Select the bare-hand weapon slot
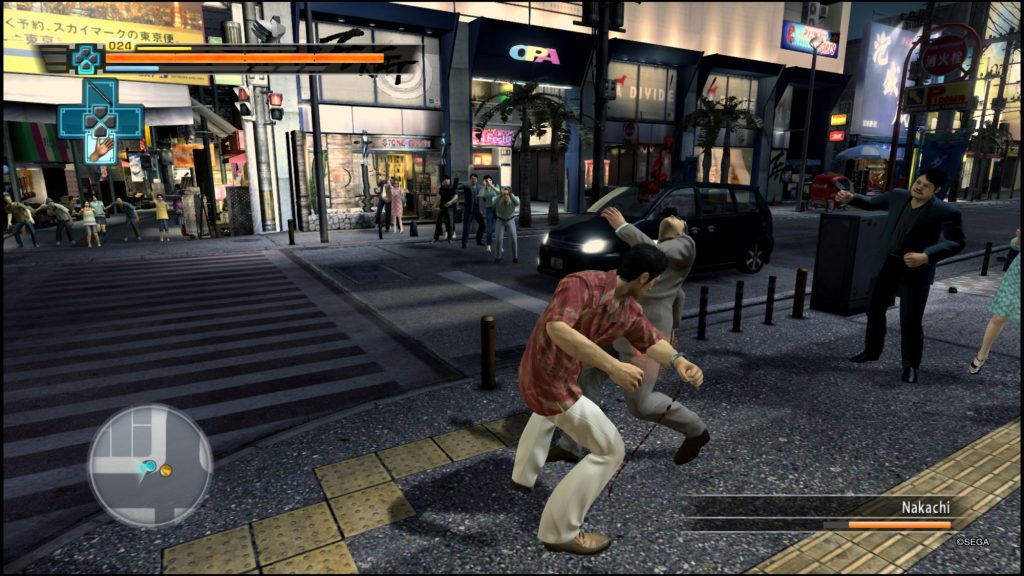1024x576 pixels. tap(101, 150)
